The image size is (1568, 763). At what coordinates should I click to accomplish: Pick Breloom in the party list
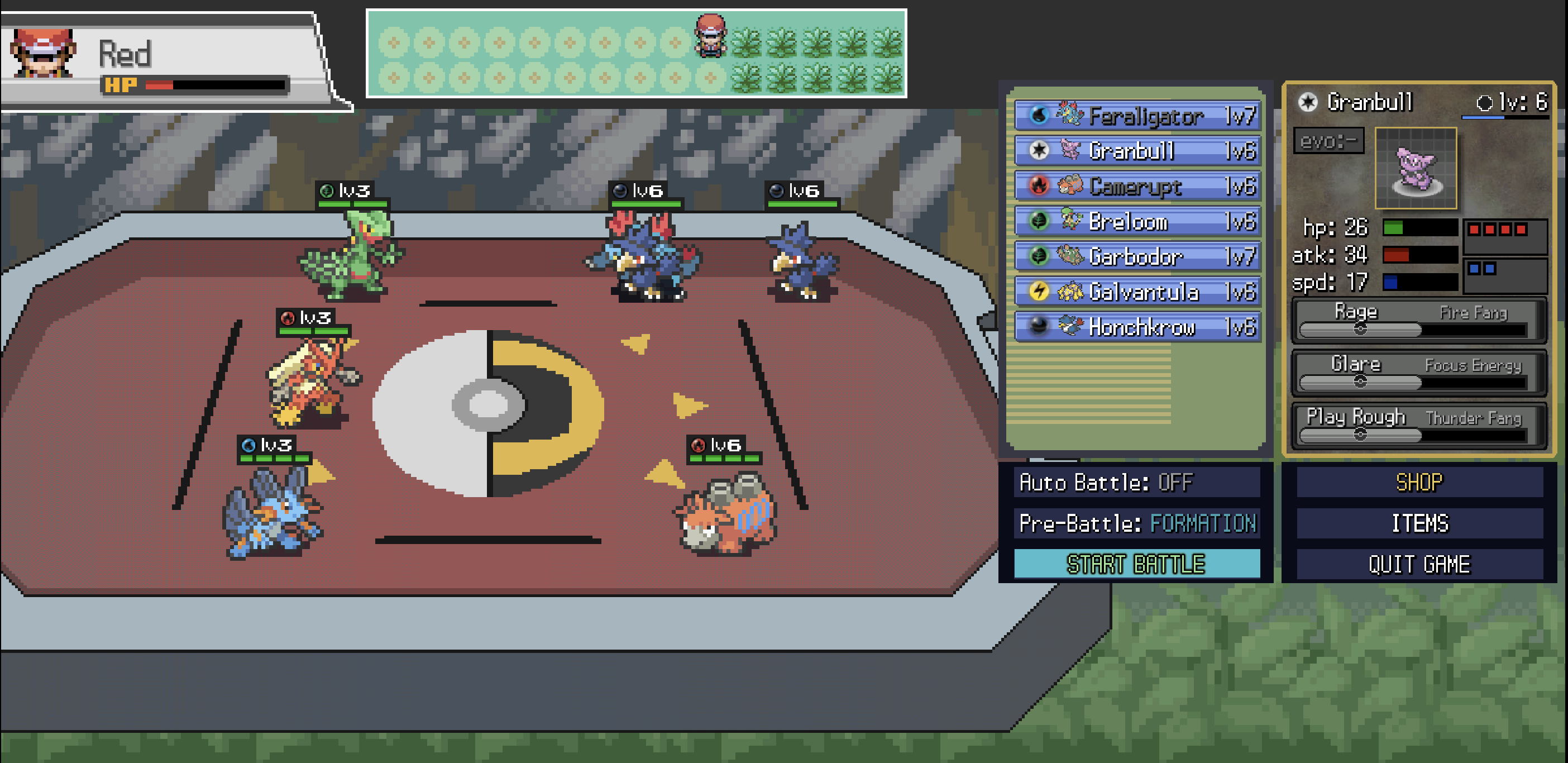tap(1137, 221)
